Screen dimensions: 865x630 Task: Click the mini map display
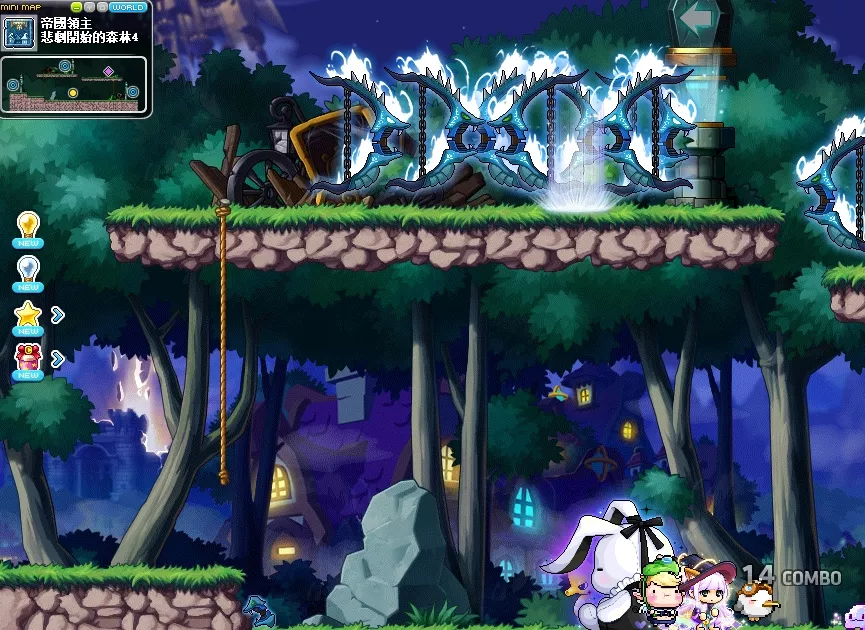pyautogui.click(x=74, y=84)
